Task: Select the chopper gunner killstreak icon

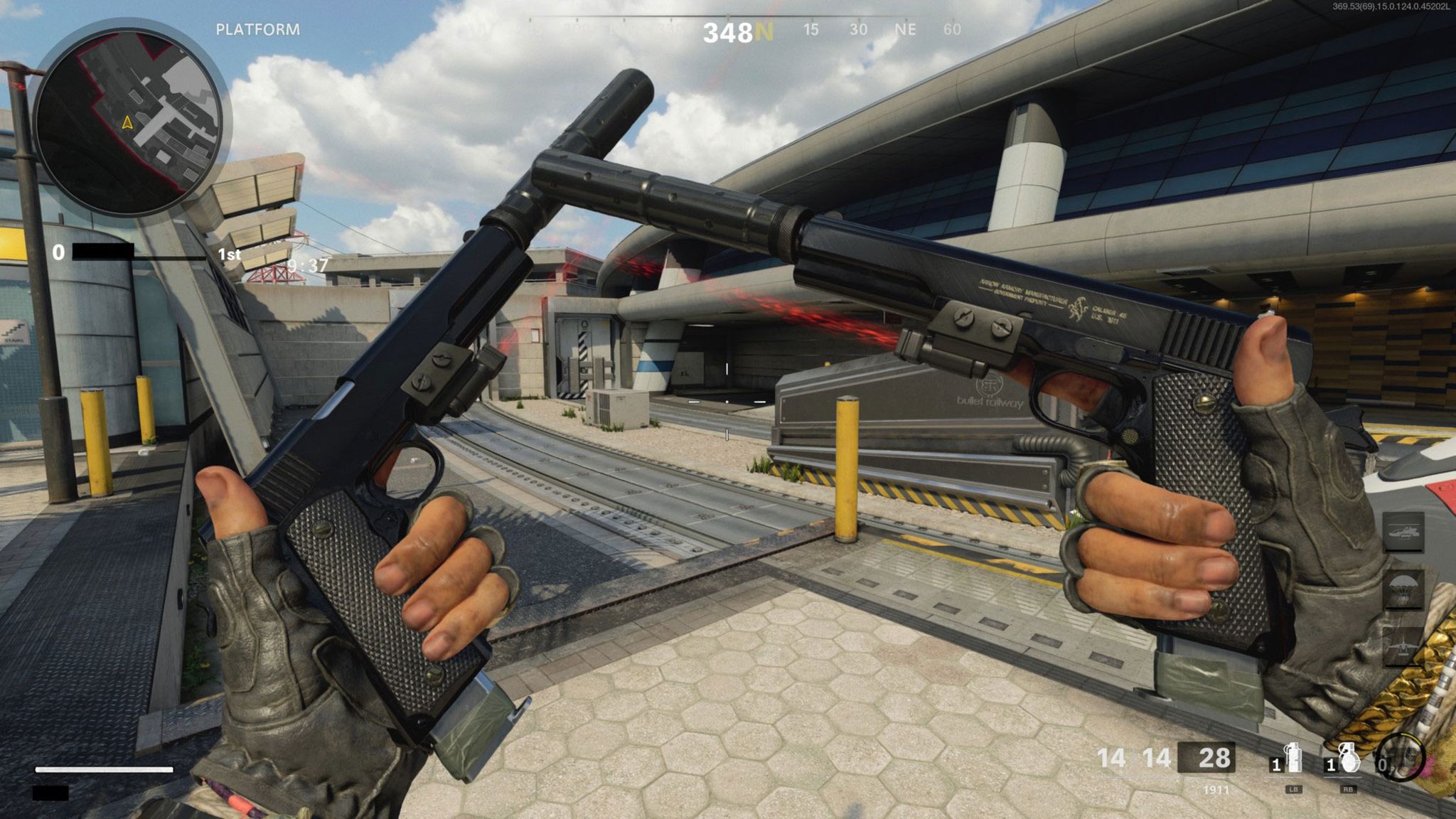Action: pos(1403,532)
